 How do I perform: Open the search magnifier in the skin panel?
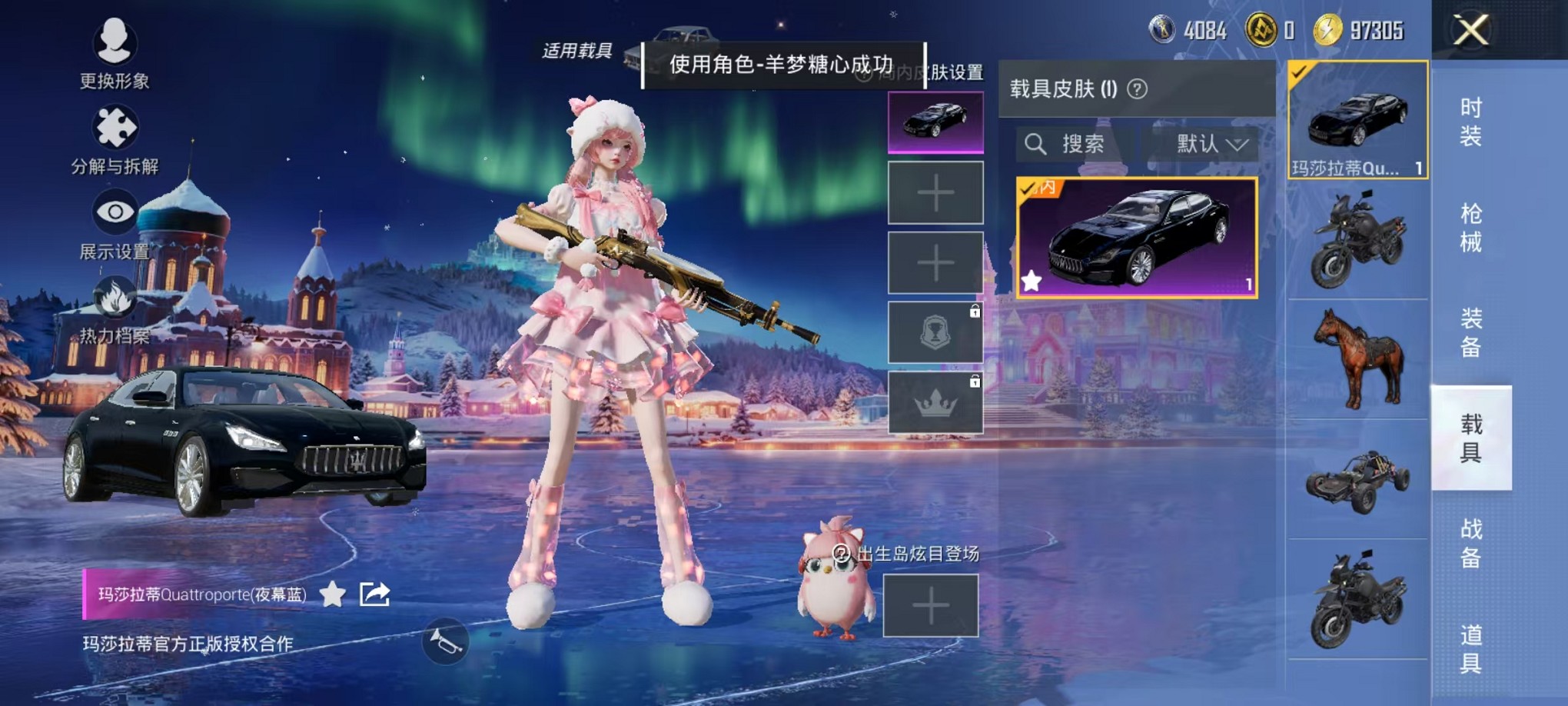pyautogui.click(x=1037, y=145)
